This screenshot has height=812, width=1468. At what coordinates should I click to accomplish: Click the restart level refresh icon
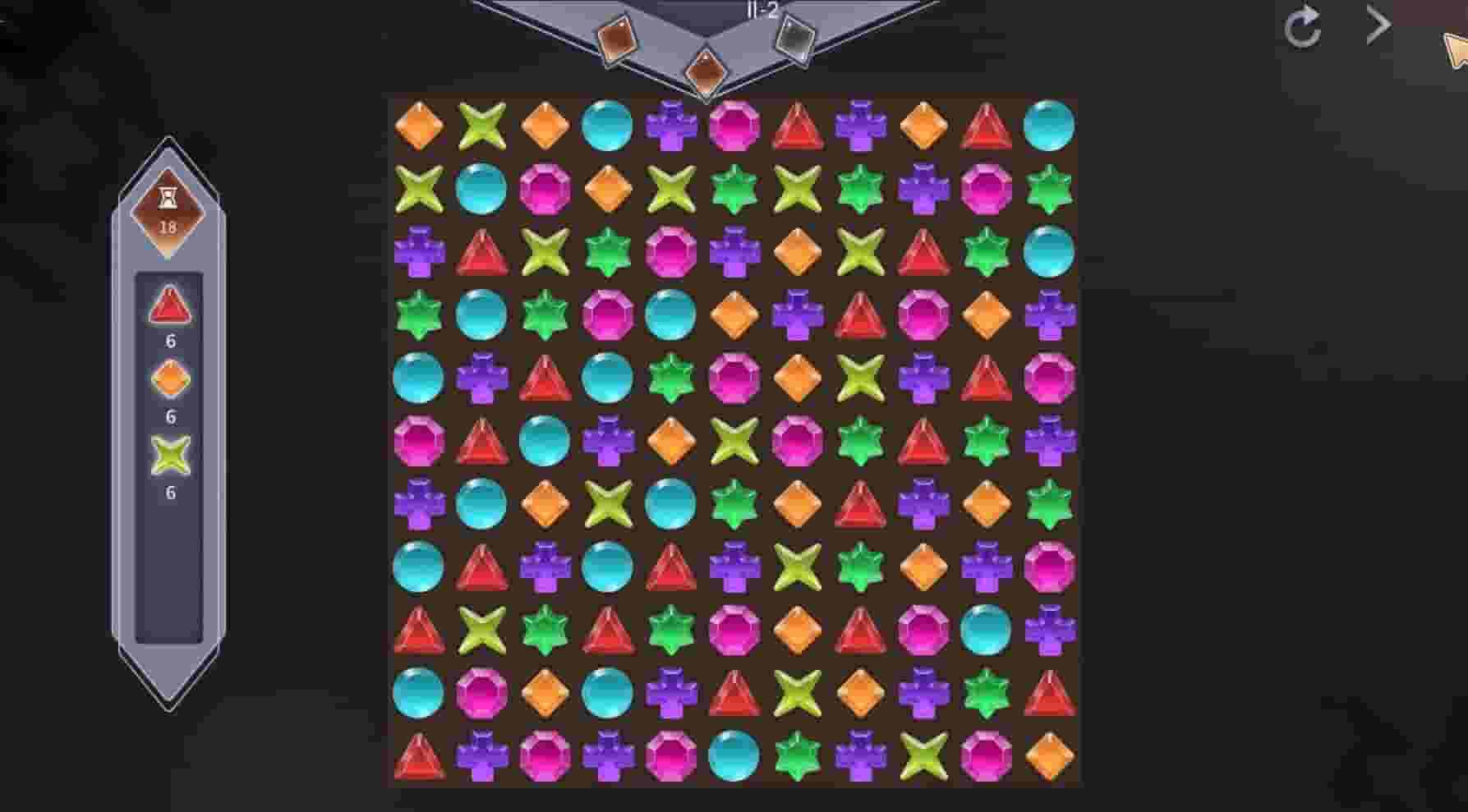click(x=1303, y=27)
